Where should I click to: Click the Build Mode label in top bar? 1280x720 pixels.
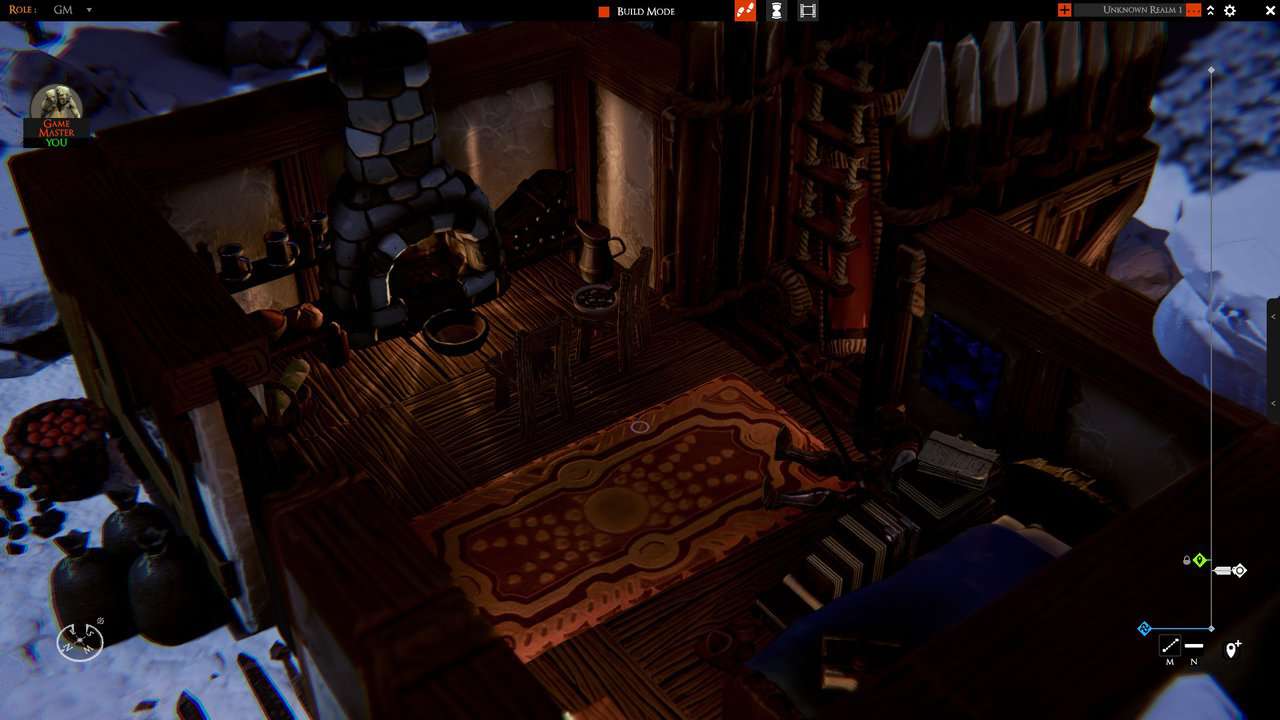pyautogui.click(x=646, y=11)
